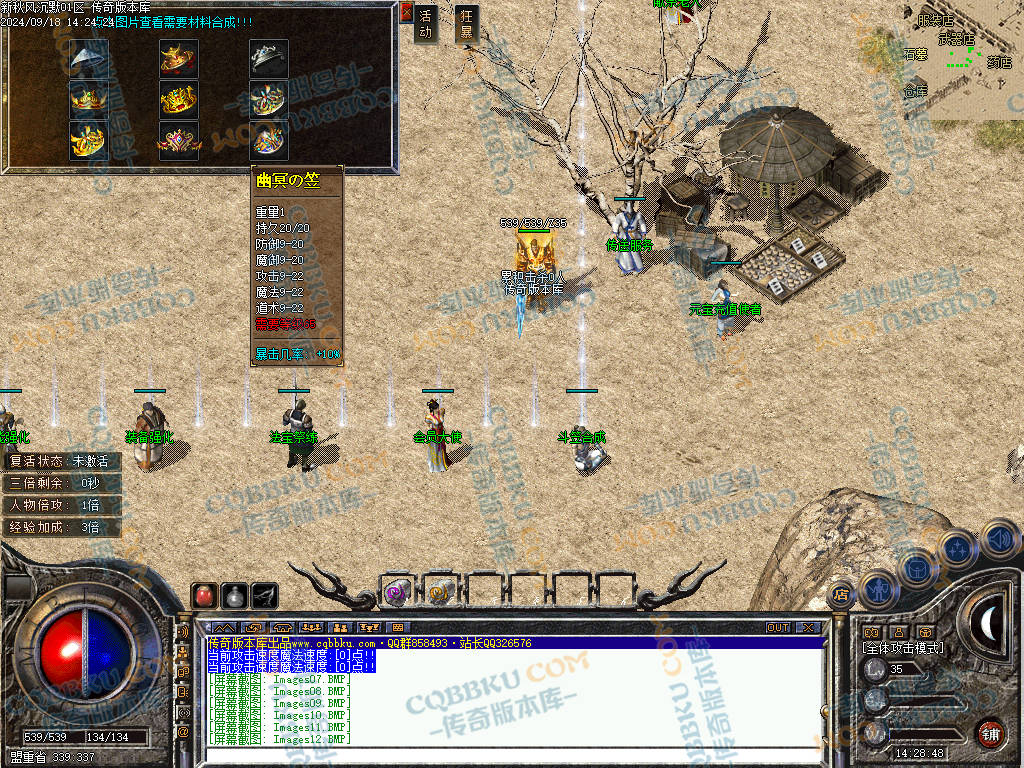Open the 活动 events button

(426, 24)
